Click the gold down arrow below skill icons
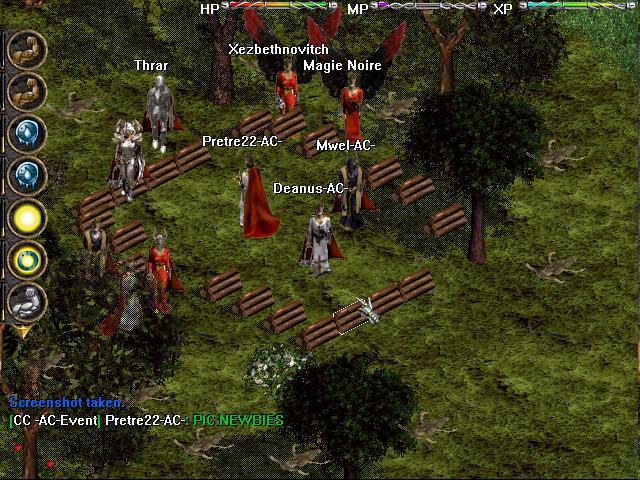 pyautogui.click(x=21, y=331)
